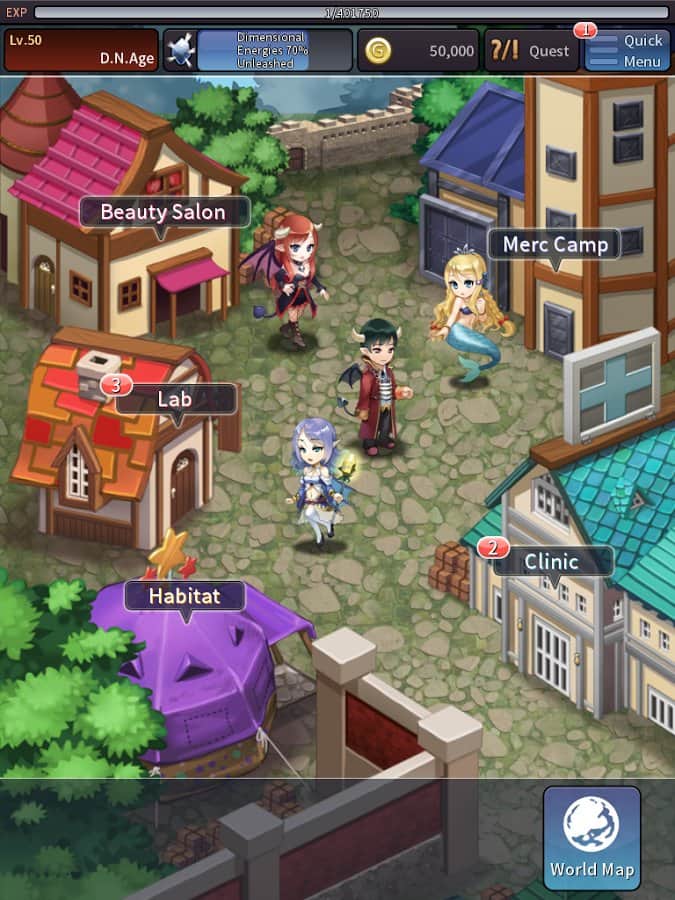Open the Lv.50 D.N.Age player profile

82,50
